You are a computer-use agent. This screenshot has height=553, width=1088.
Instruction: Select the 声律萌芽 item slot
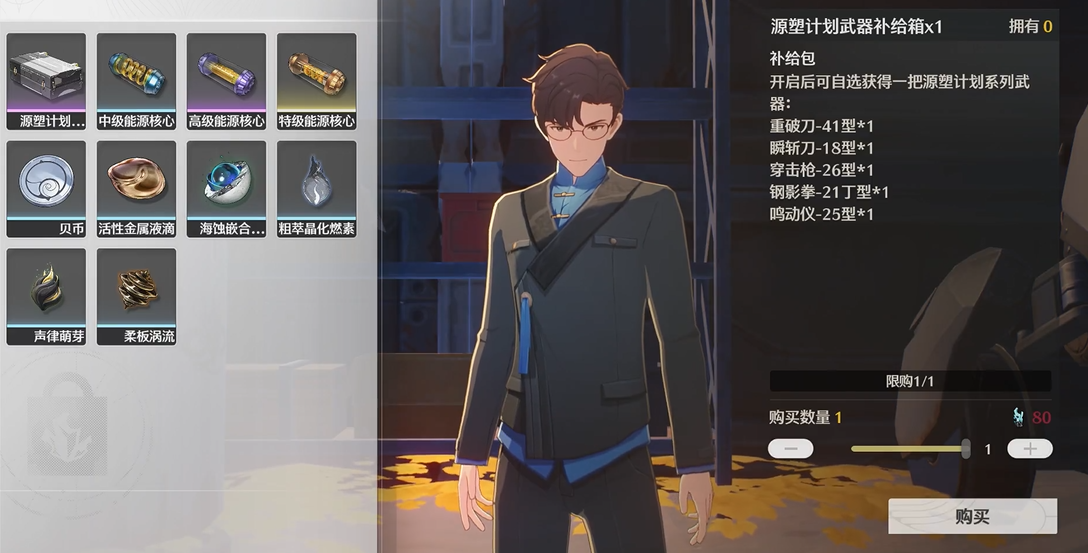point(46,297)
